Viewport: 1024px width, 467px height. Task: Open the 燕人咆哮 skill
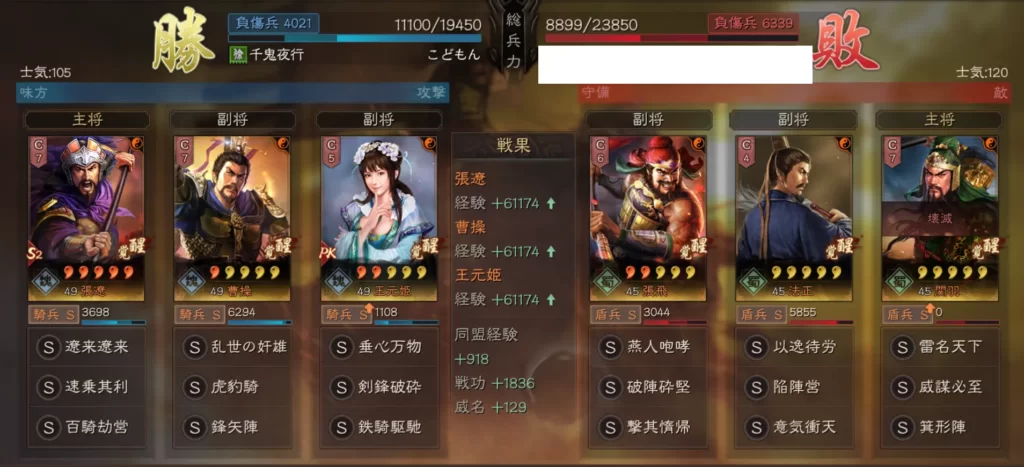click(x=647, y=347)
